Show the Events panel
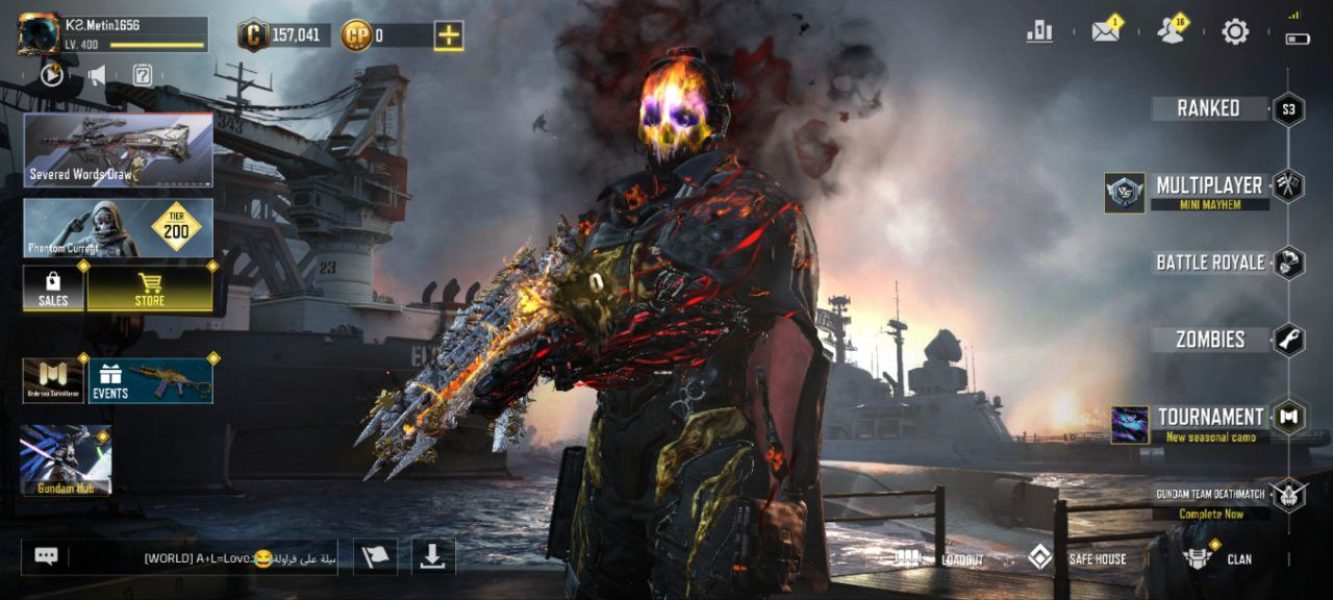The width and height of the screenshot is (1333, 600). point(151,381)
